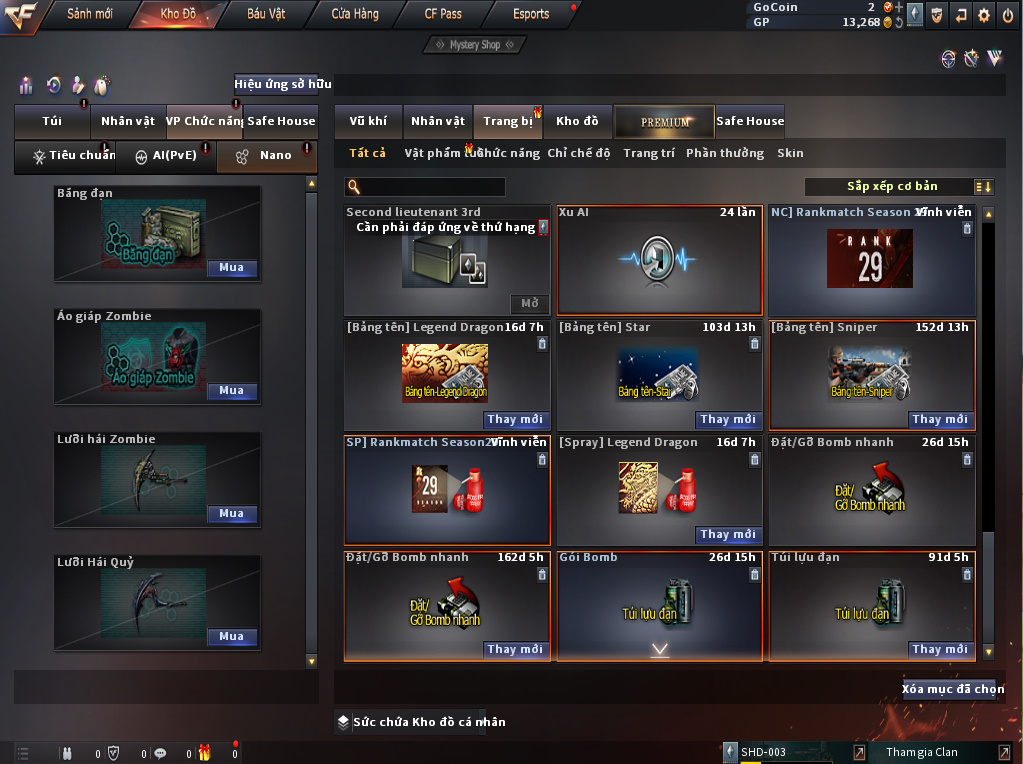Show the Skin filter category
Image resolution: width=1023 pixels, height=764 pixels.
790,153
